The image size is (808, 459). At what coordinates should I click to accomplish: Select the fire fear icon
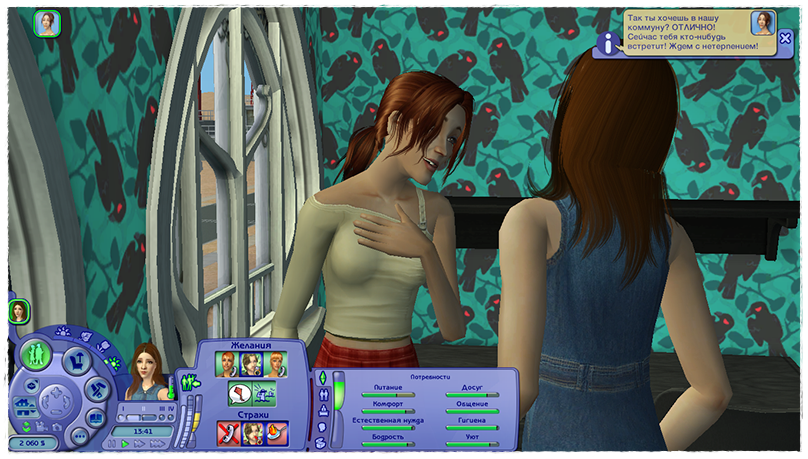275,432
